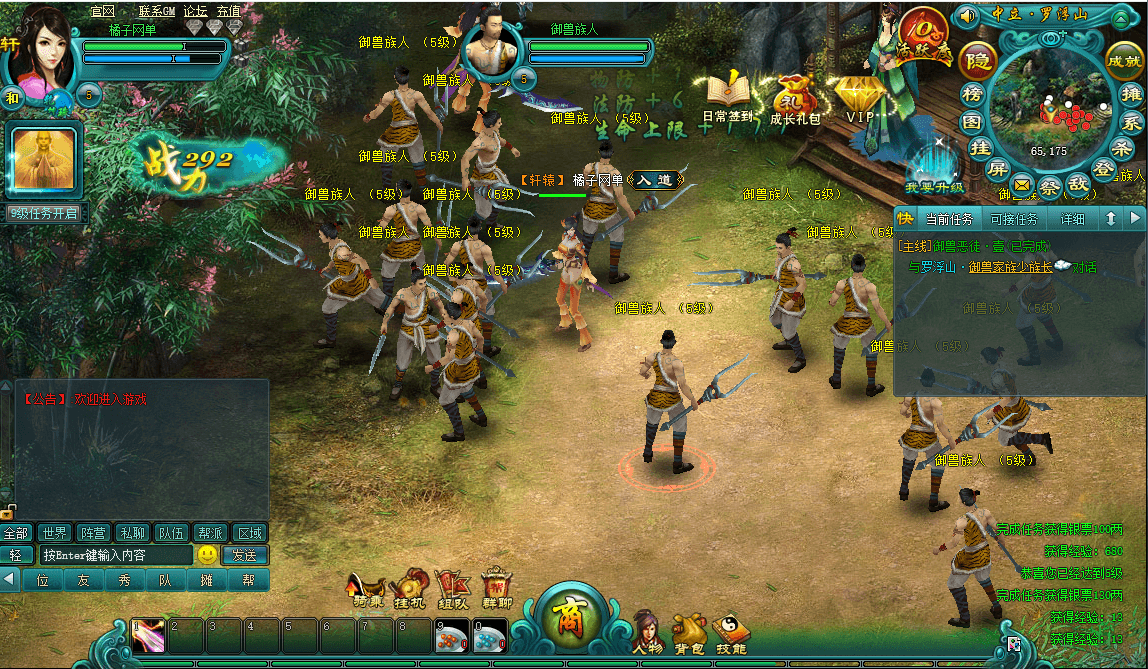Select the 帮派 guild chat tab

coord(210,532)
